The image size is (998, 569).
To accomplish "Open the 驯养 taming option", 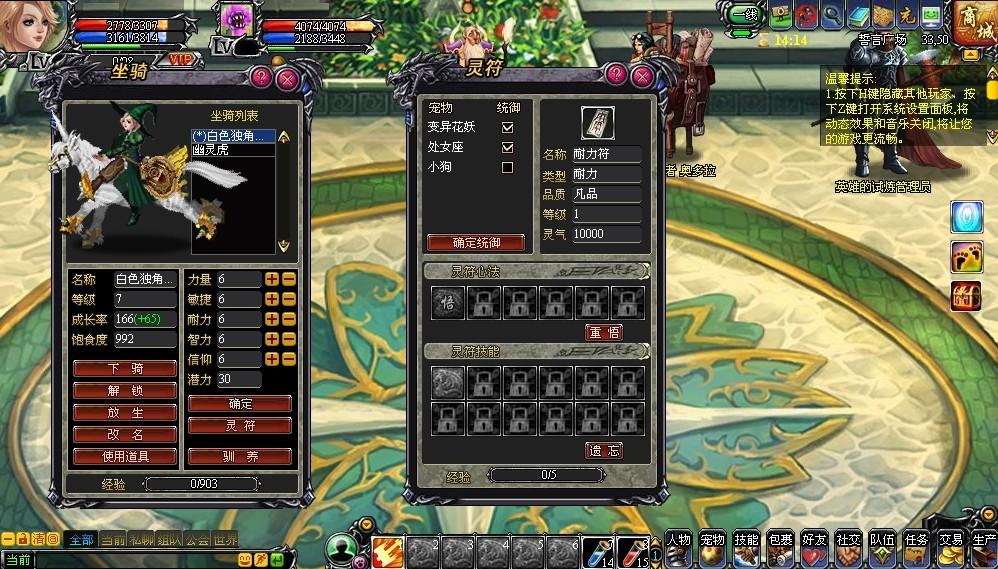I will 240,457.
